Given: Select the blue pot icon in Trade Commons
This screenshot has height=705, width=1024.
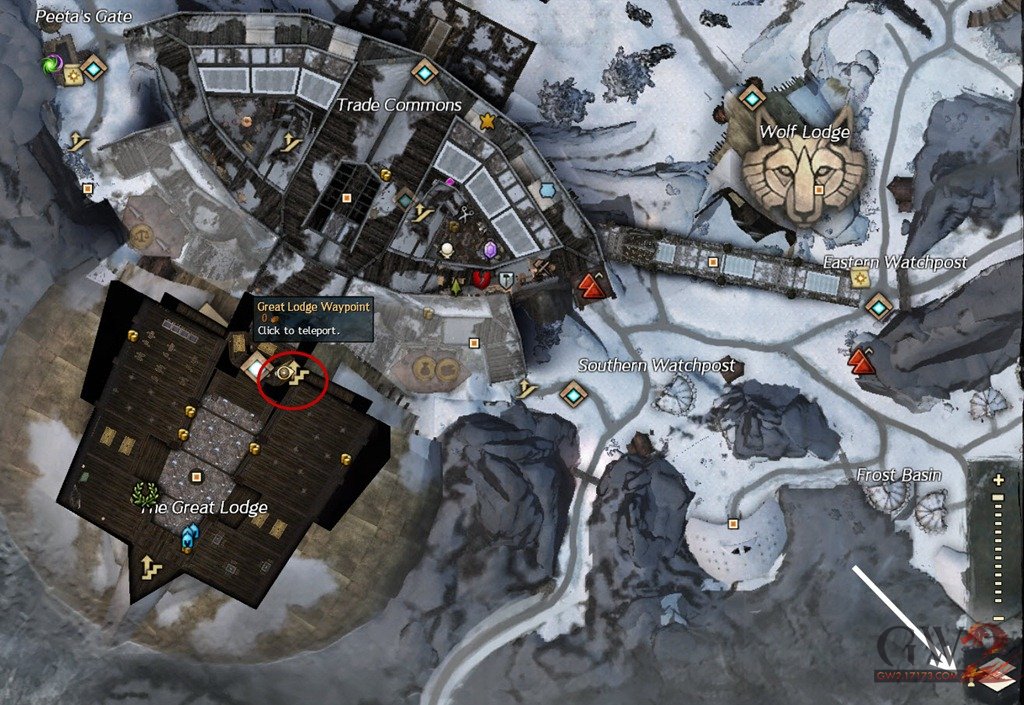Looking at the screenshot, I should [547, 189].
